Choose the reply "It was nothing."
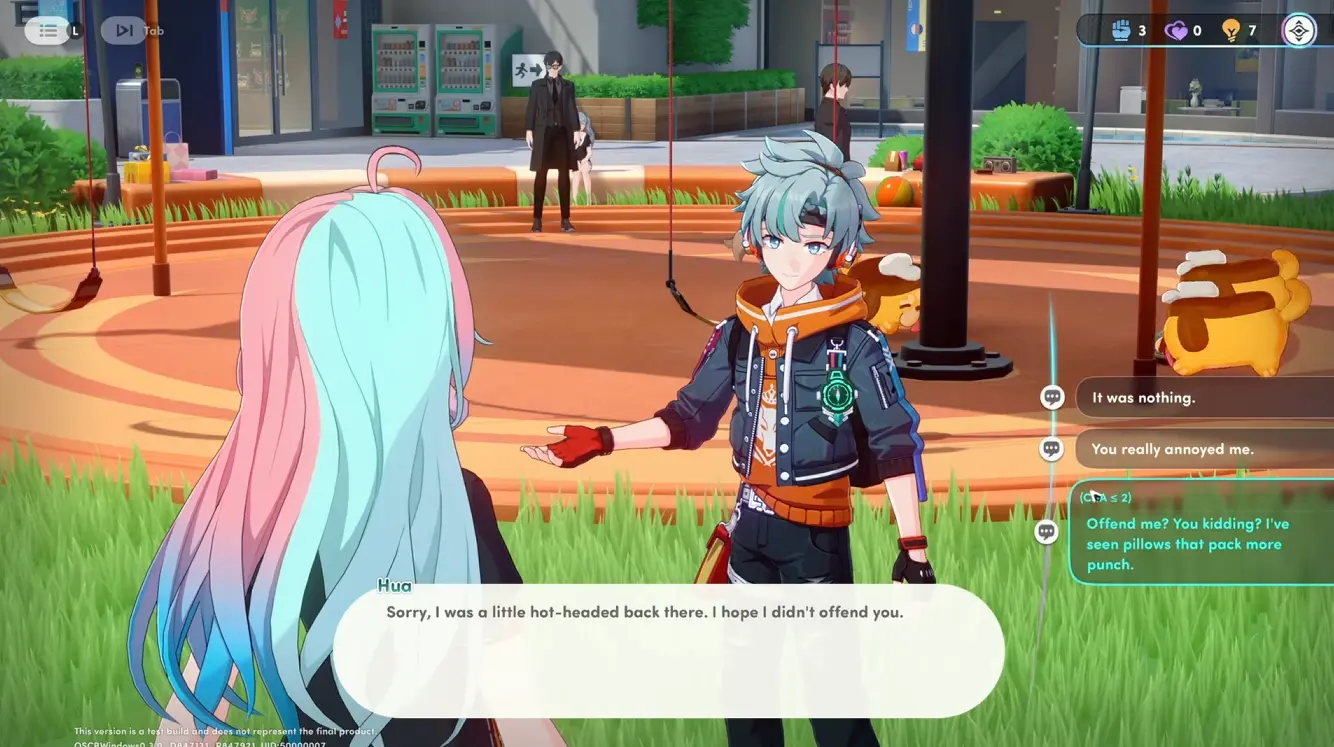1334x747 pixels. [1200, 398]
